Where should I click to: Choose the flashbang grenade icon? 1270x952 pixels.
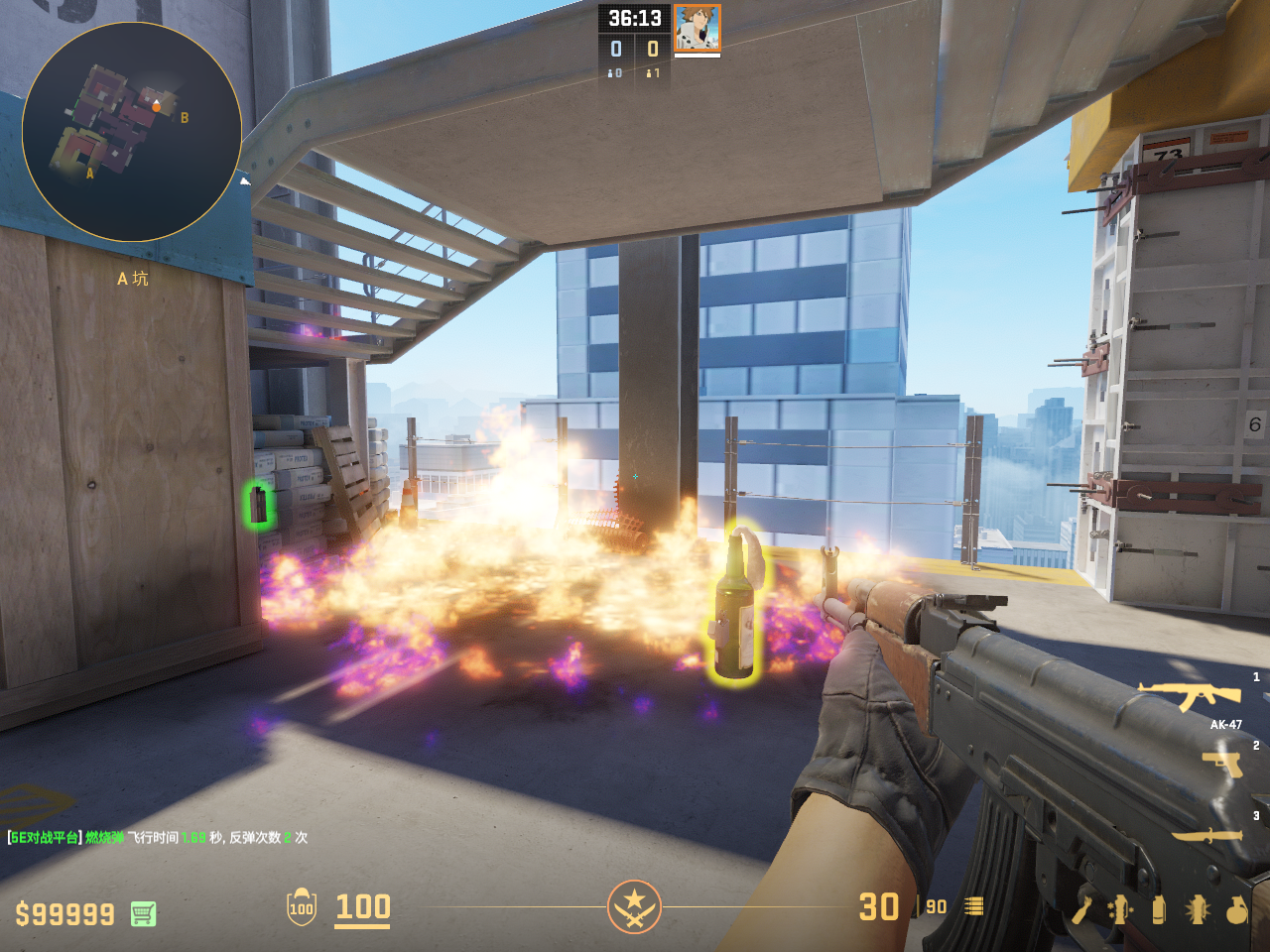[x=1197, y=909]
